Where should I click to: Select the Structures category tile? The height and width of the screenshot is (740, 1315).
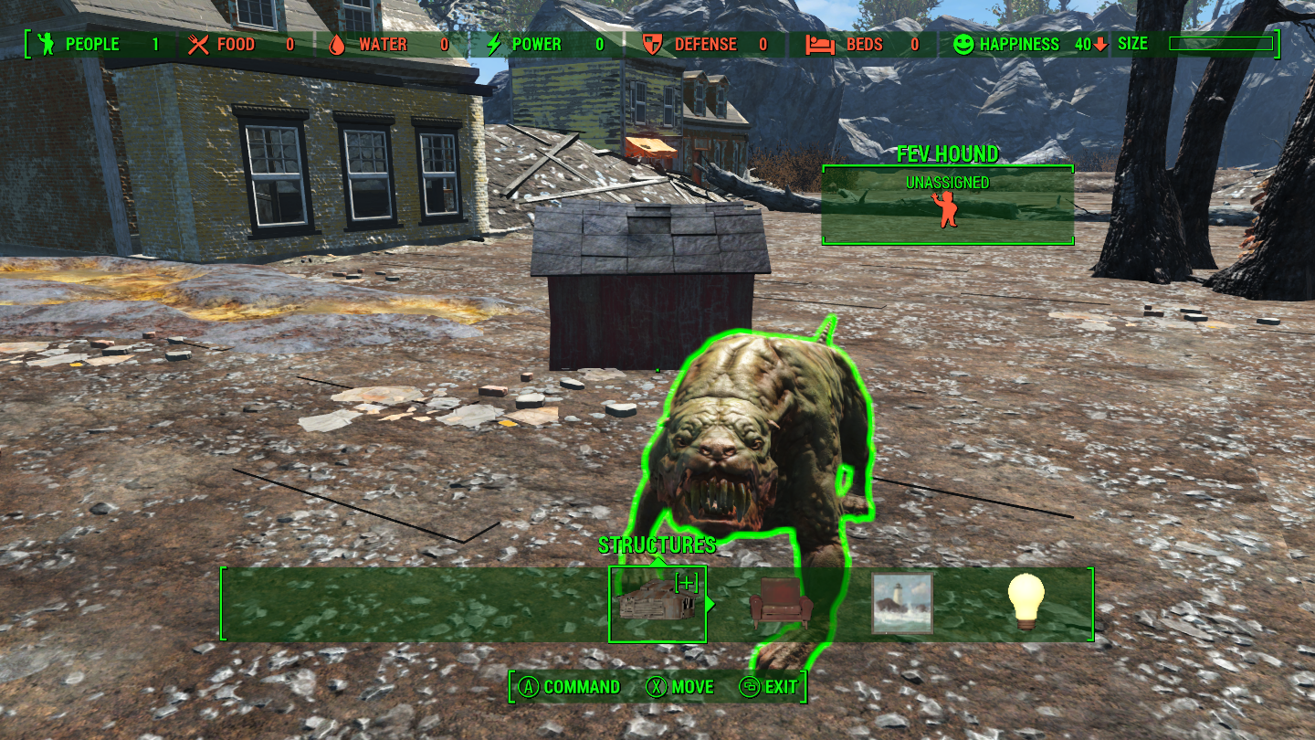point(657,604)
